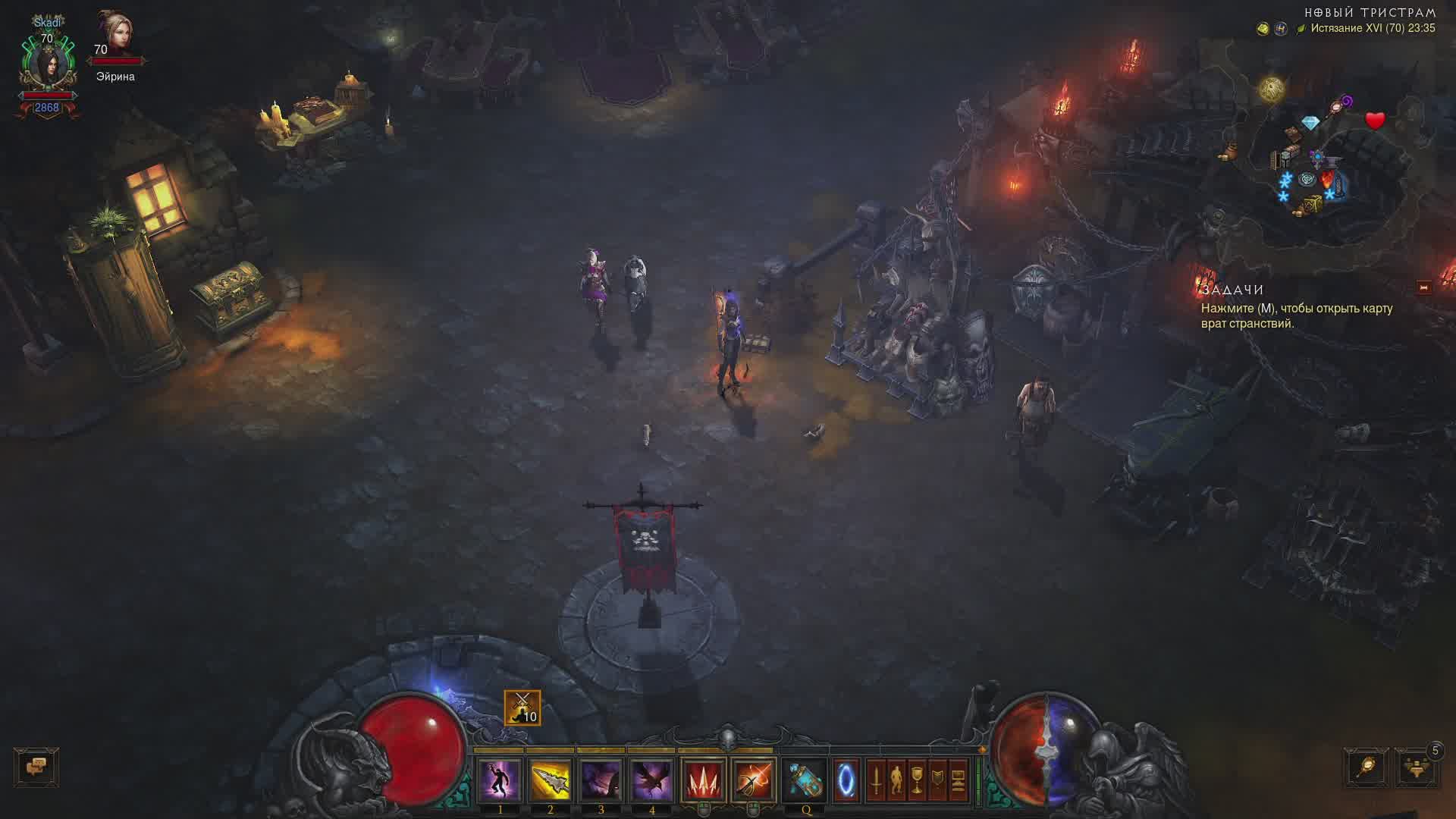Click the crossed swords buff icon
This screenshot has height=819, width=1456.
[522, 708]
